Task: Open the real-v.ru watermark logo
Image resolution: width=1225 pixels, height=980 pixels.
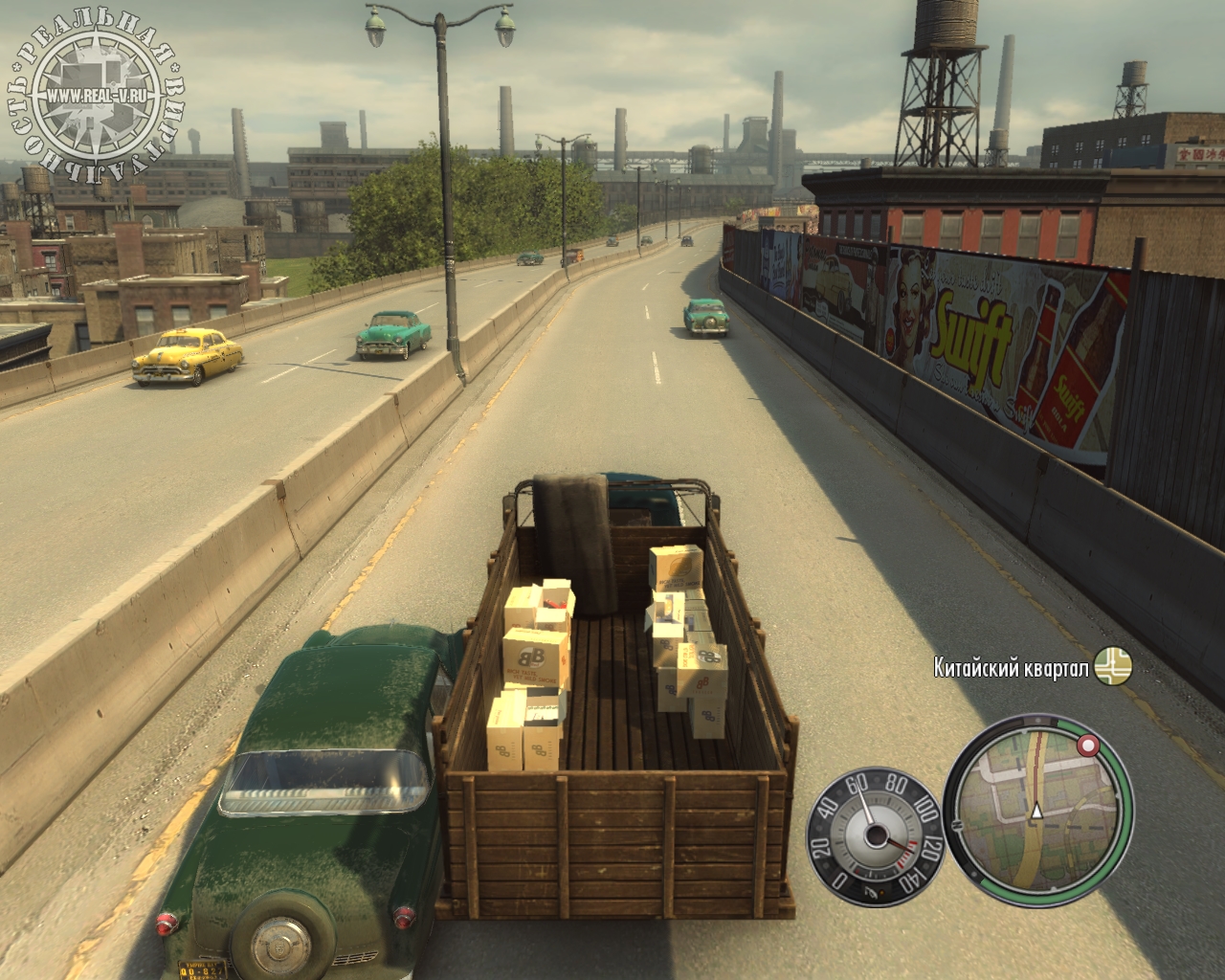Action: (95, 95)
